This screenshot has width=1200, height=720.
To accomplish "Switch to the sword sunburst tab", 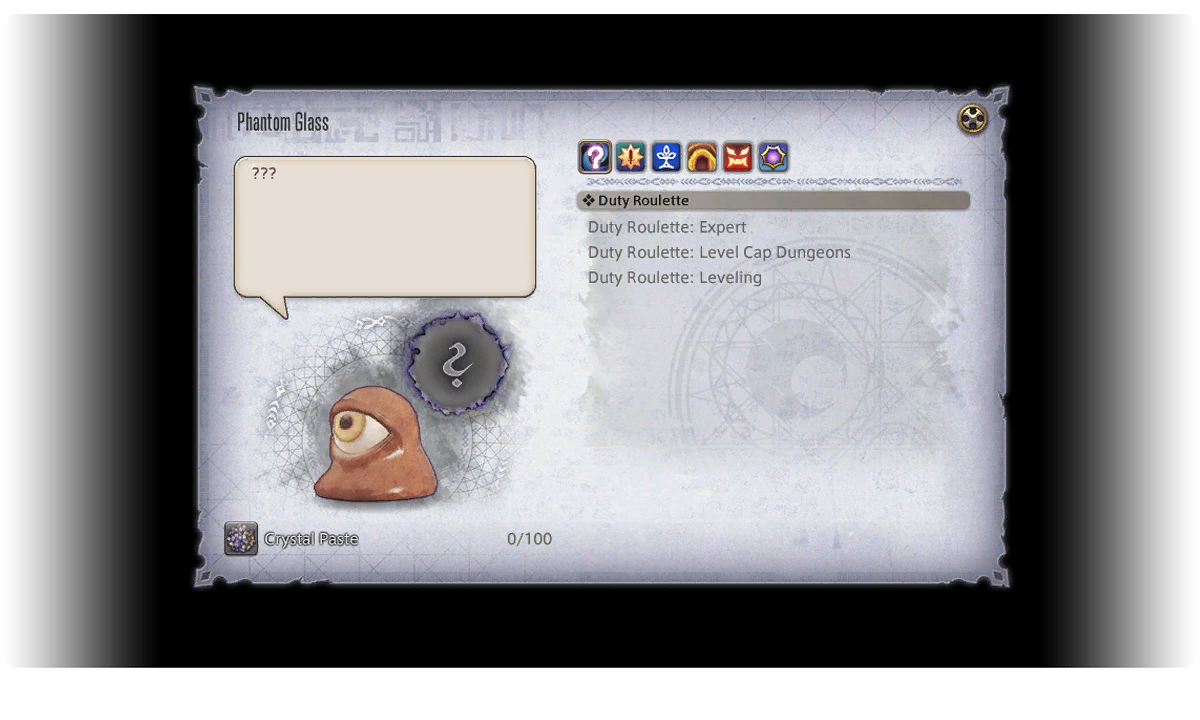I will 630,157.
